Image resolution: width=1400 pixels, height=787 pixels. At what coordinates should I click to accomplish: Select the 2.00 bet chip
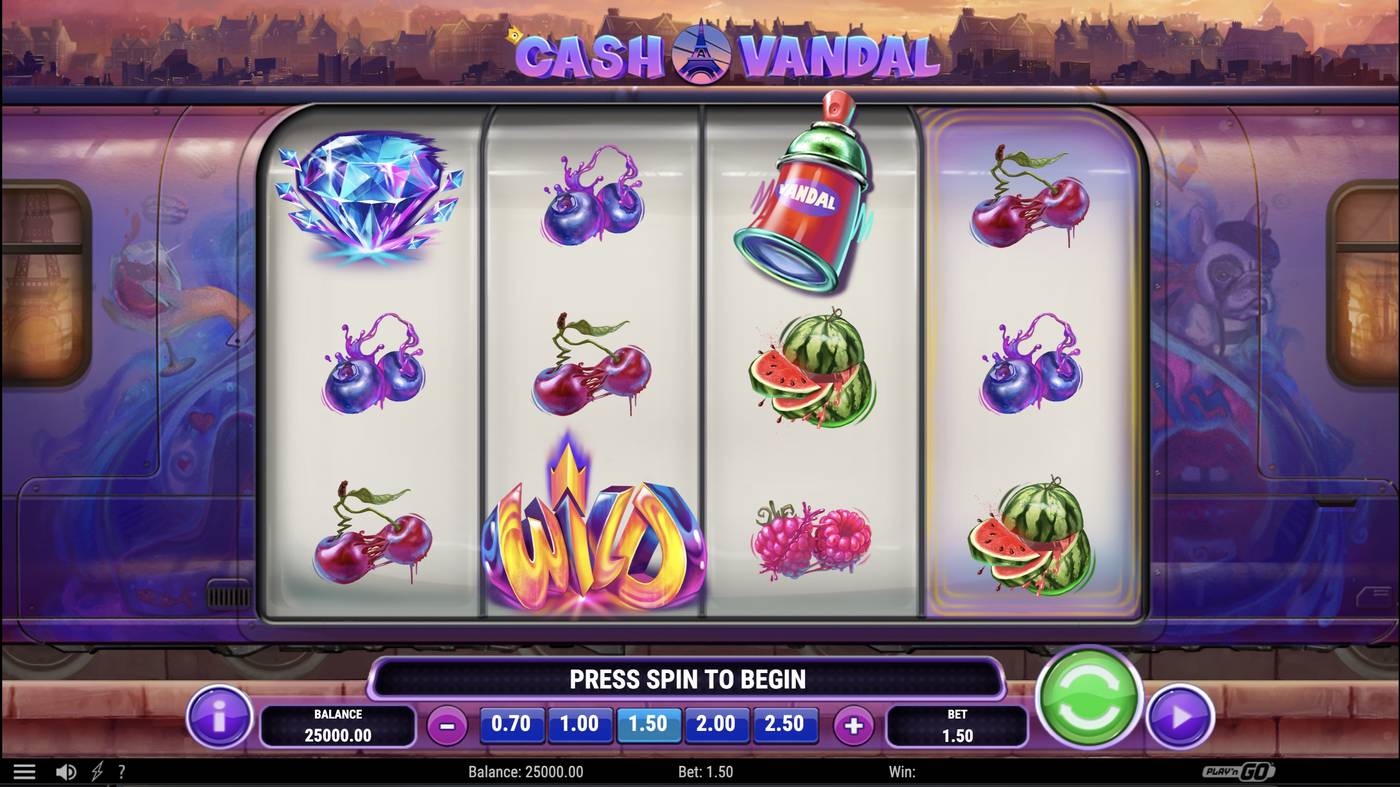(x=717, y=723)
